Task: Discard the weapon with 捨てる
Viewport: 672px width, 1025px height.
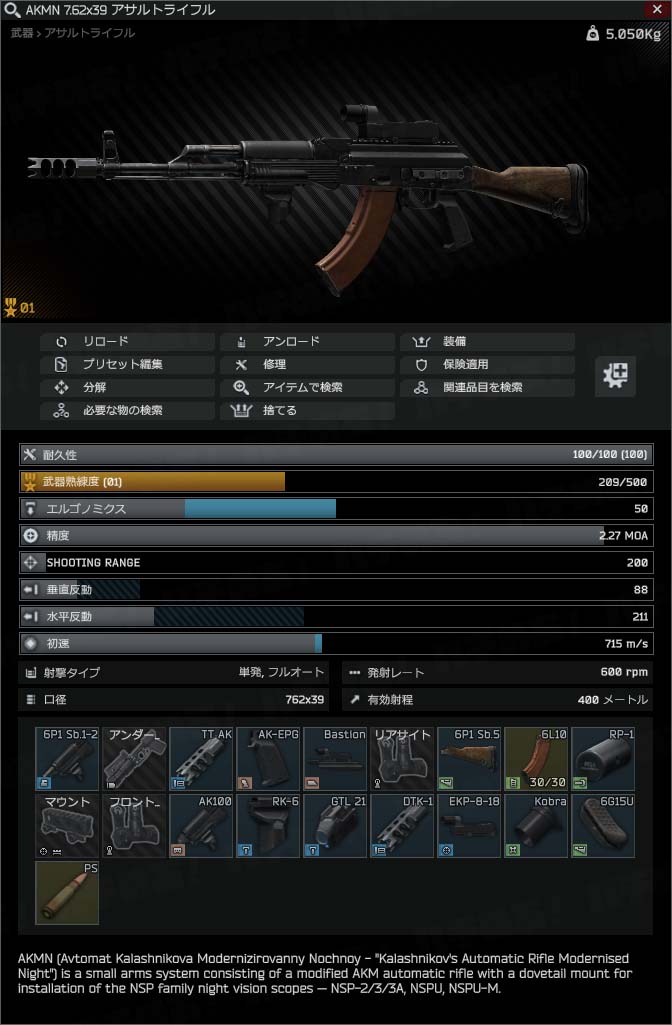Action: (x=307, y=410)
